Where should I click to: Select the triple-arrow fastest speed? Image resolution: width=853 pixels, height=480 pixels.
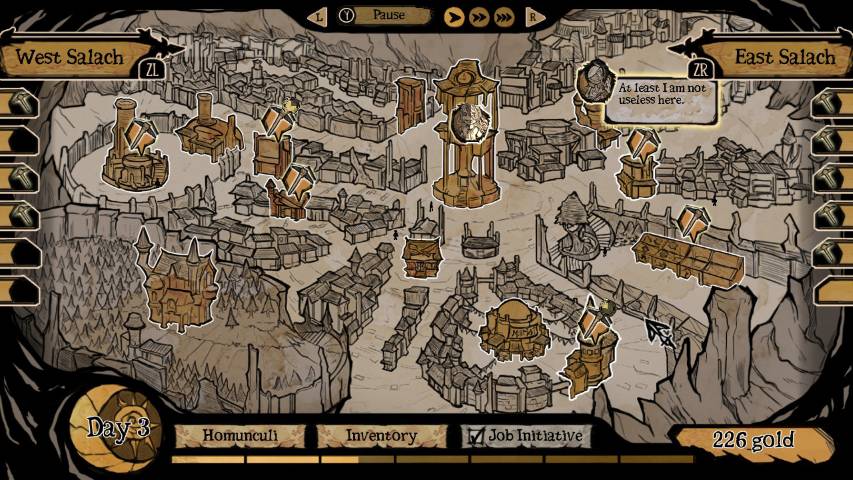[x=504, y=16]
